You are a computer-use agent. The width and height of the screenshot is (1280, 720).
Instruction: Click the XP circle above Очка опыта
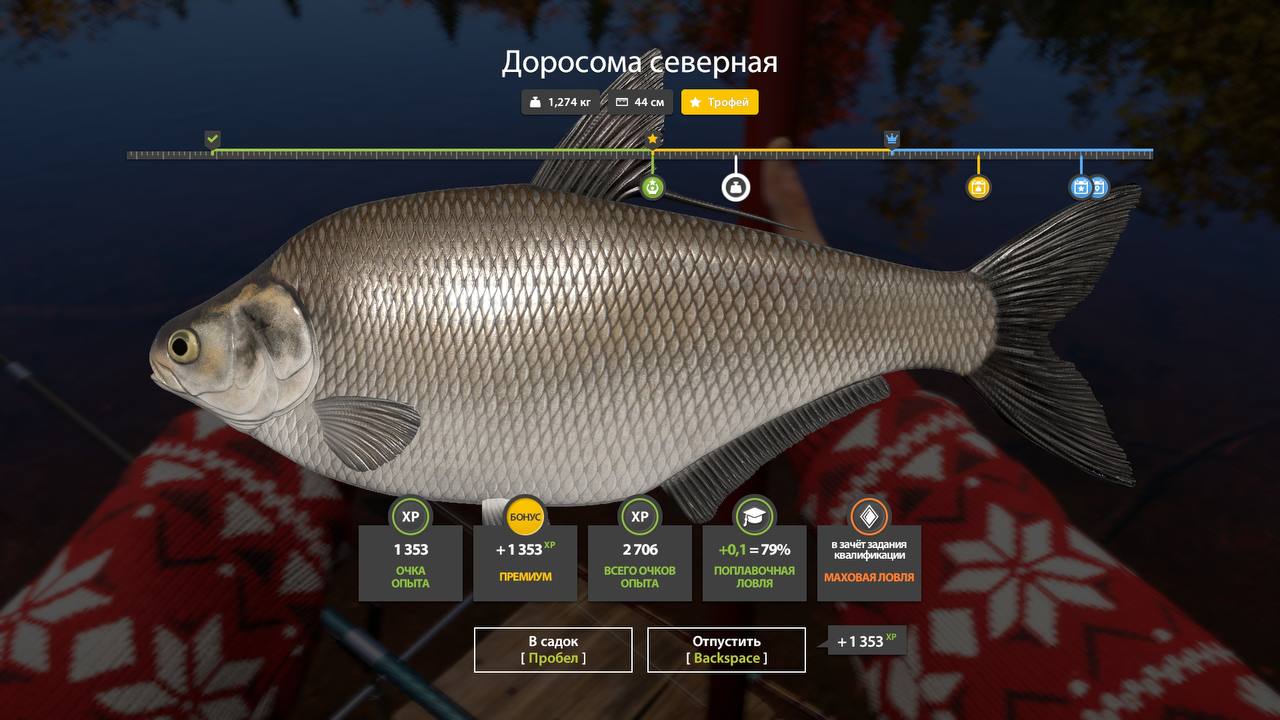409,517
